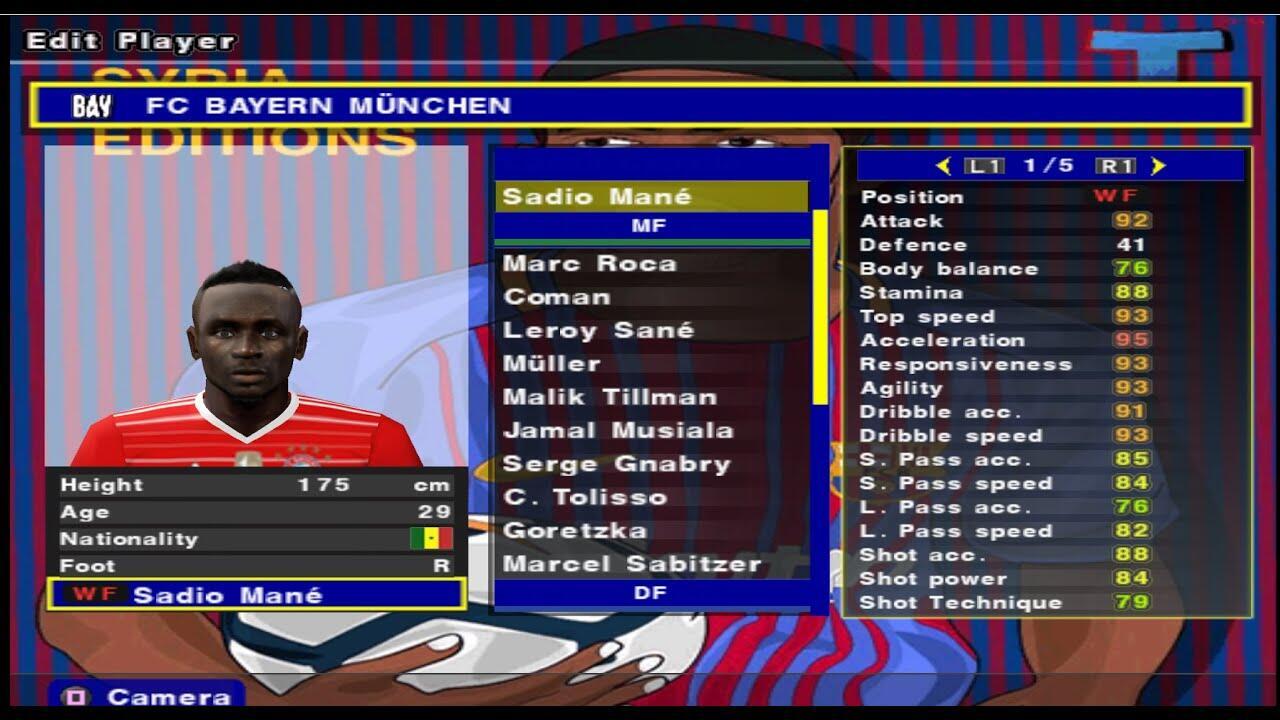Choose Coman in the squad list
This screenshot has height=720, width=1280.
point(557,297)
